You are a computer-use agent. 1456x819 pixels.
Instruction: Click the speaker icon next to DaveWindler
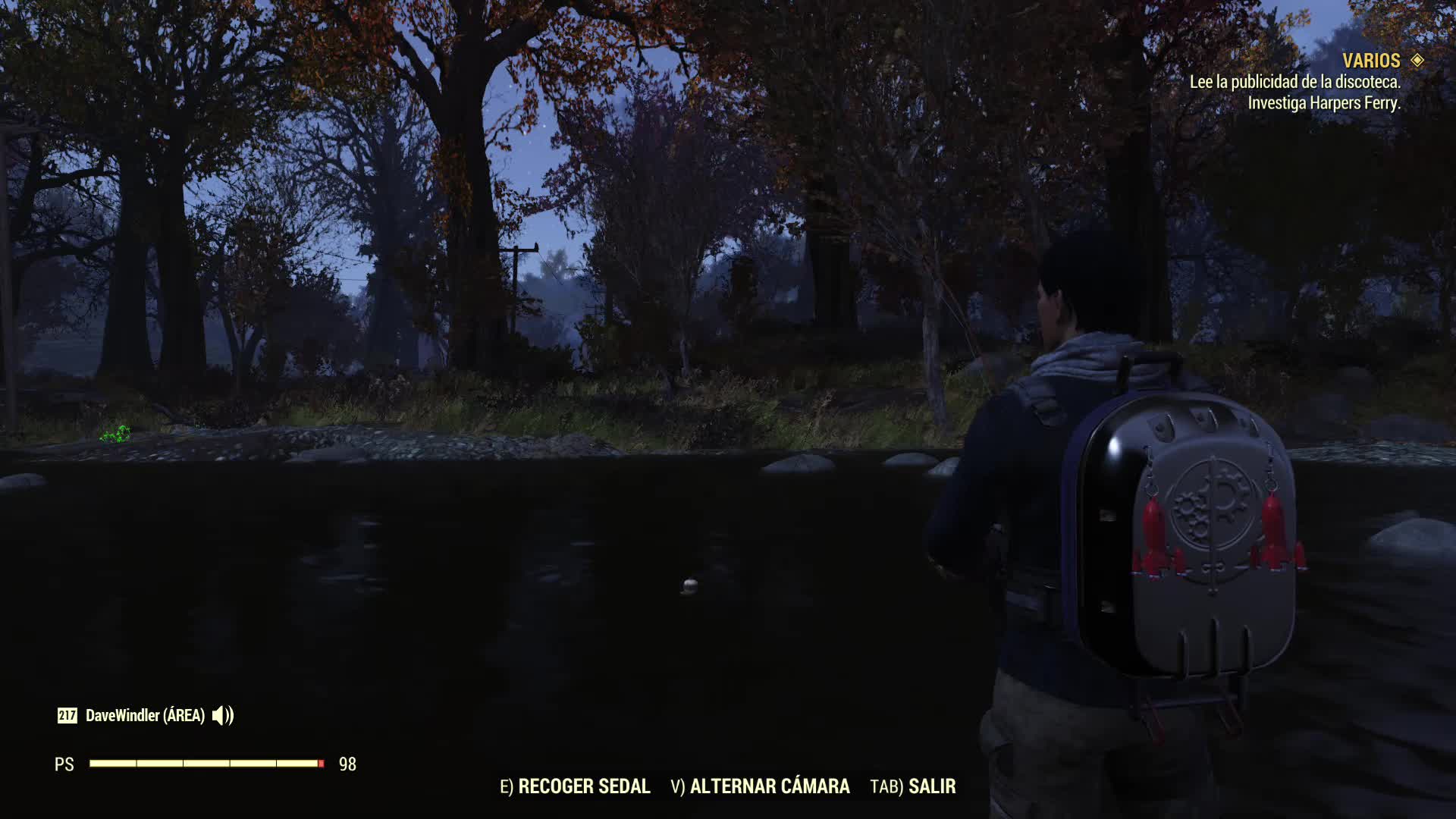[x=224, y=714]
